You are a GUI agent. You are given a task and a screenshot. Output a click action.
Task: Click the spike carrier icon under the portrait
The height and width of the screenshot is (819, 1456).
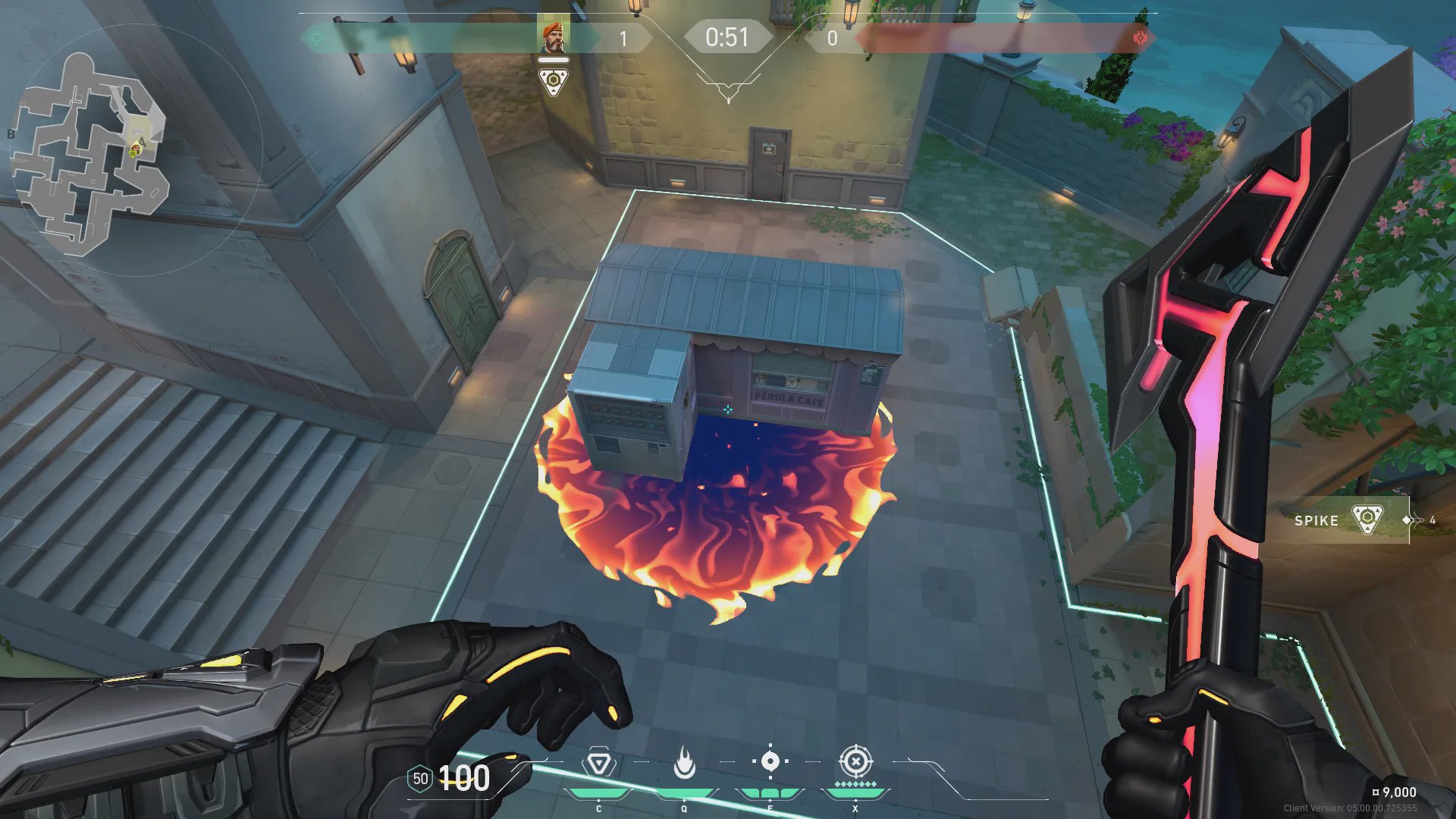(553, 80)
